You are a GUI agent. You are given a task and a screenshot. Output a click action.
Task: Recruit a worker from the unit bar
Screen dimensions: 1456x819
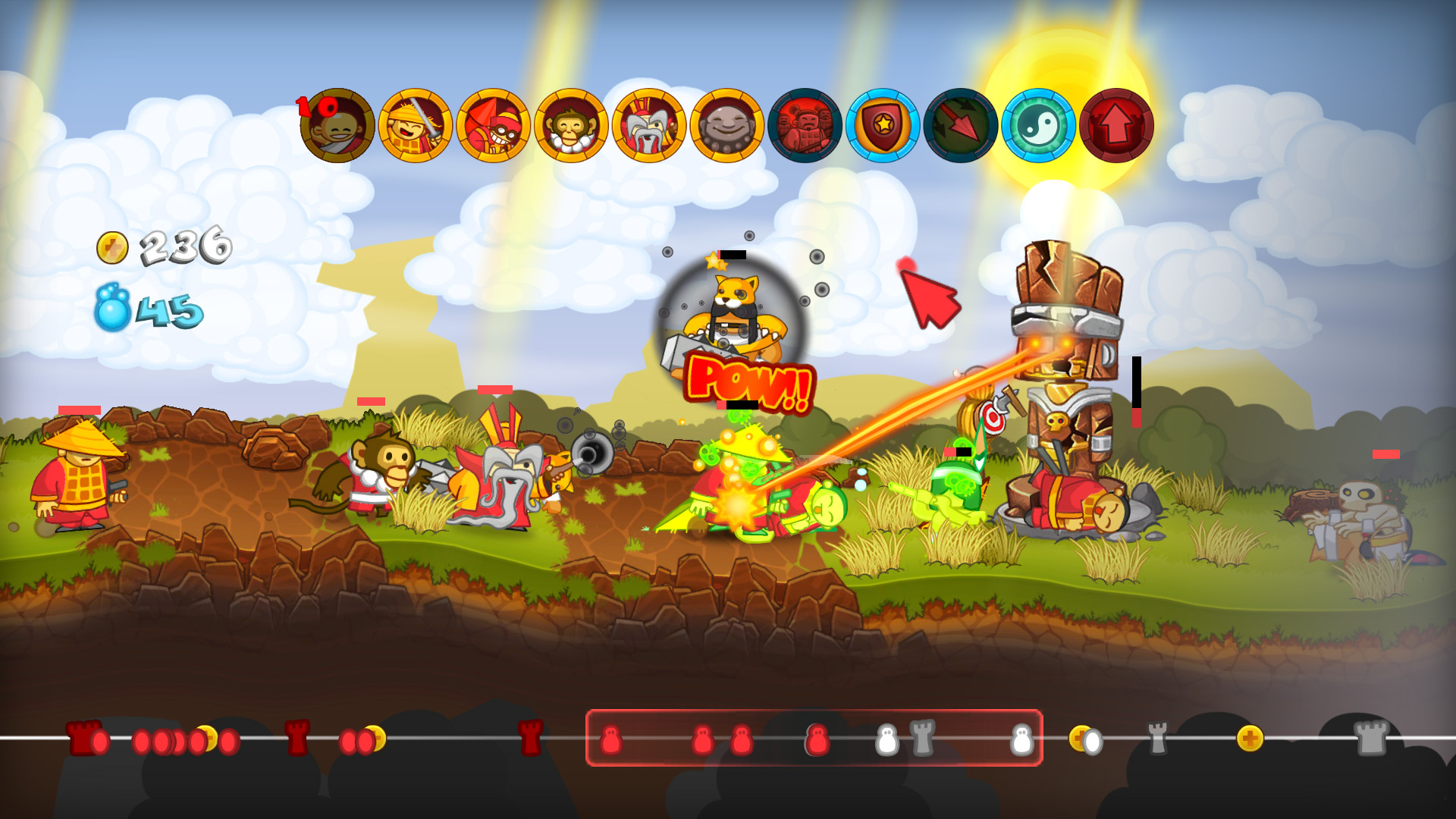pyautogui.click(x=337, y=125)
